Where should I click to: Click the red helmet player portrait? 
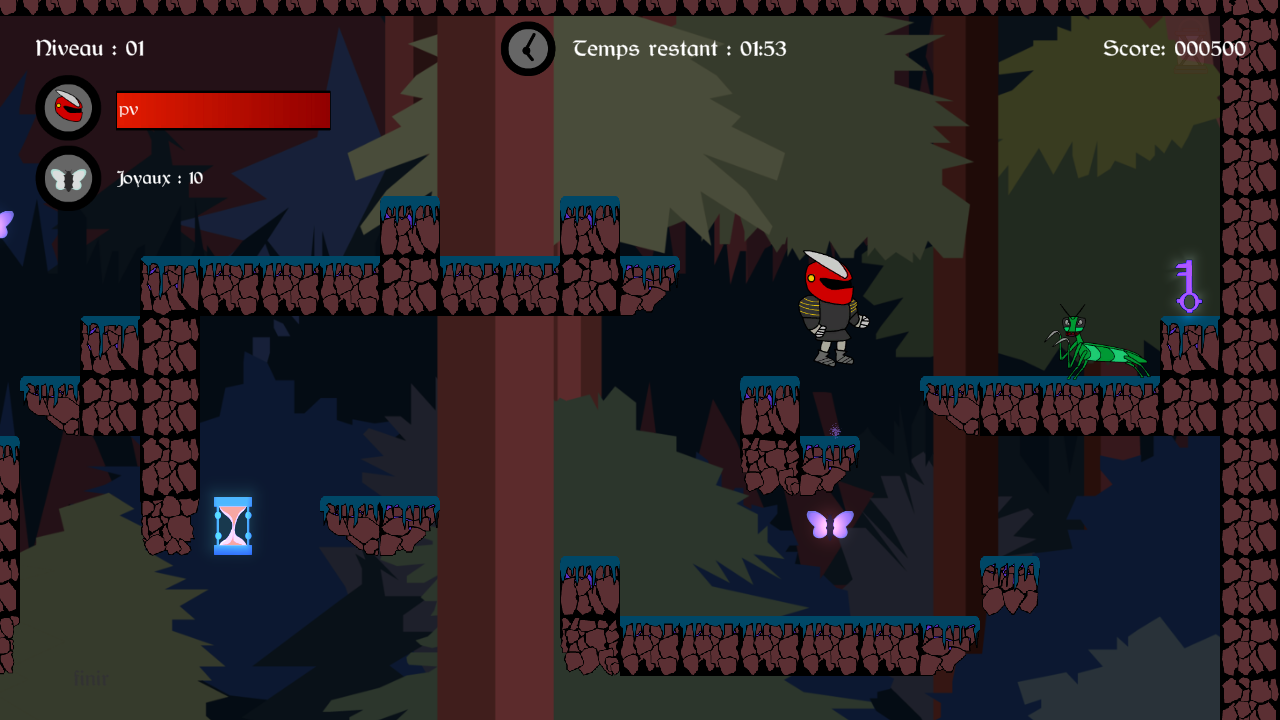coord(68,108)
